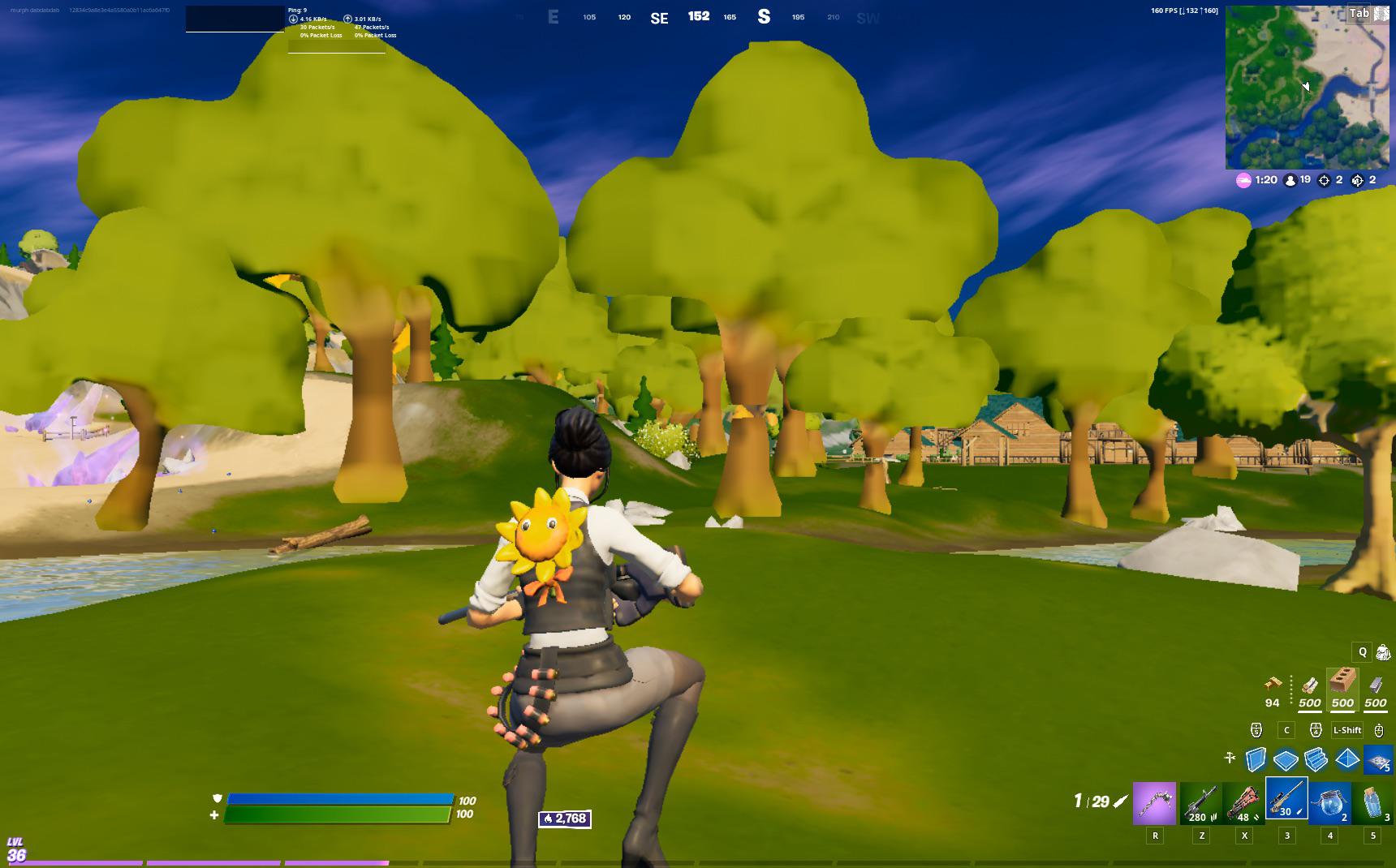Image resolution: width=1396 pixels, height=868 pixels.
Task: Click the L-Shift keybind label
Action: pos(1346,730)
